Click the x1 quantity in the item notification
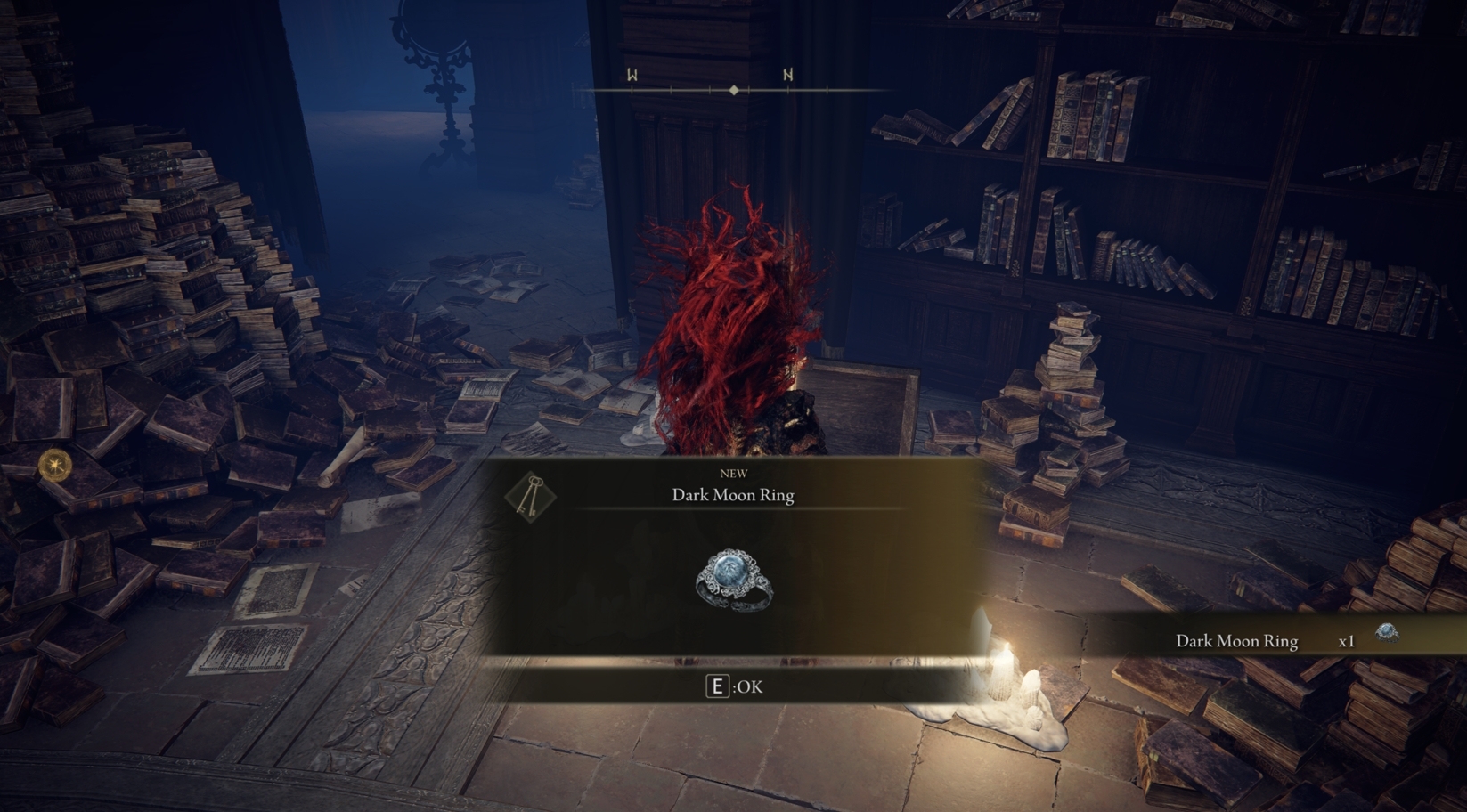The image size is (1467, 812). coord(1347,640)
